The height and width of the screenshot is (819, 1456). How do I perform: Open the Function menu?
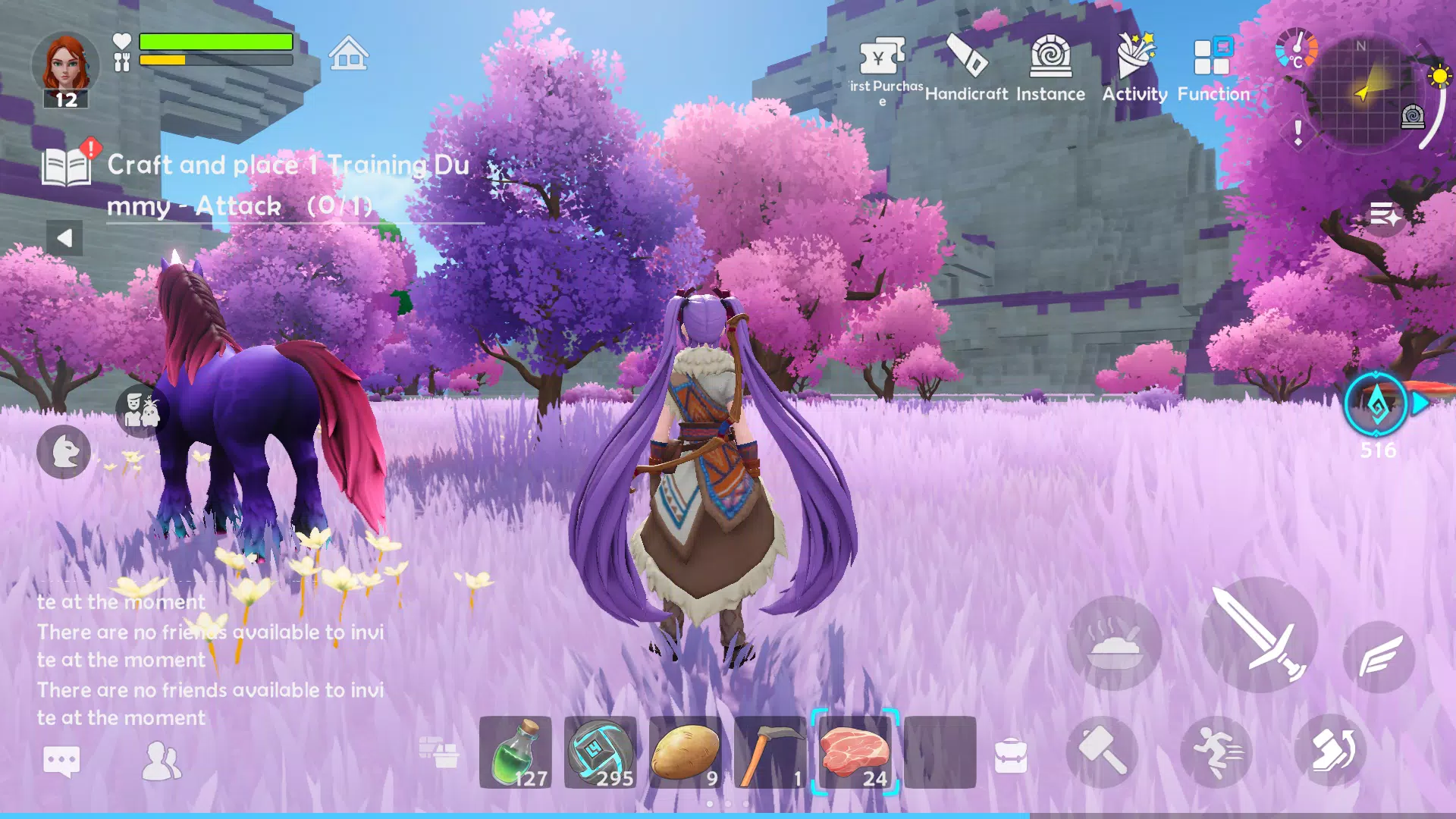[1213, 55]
